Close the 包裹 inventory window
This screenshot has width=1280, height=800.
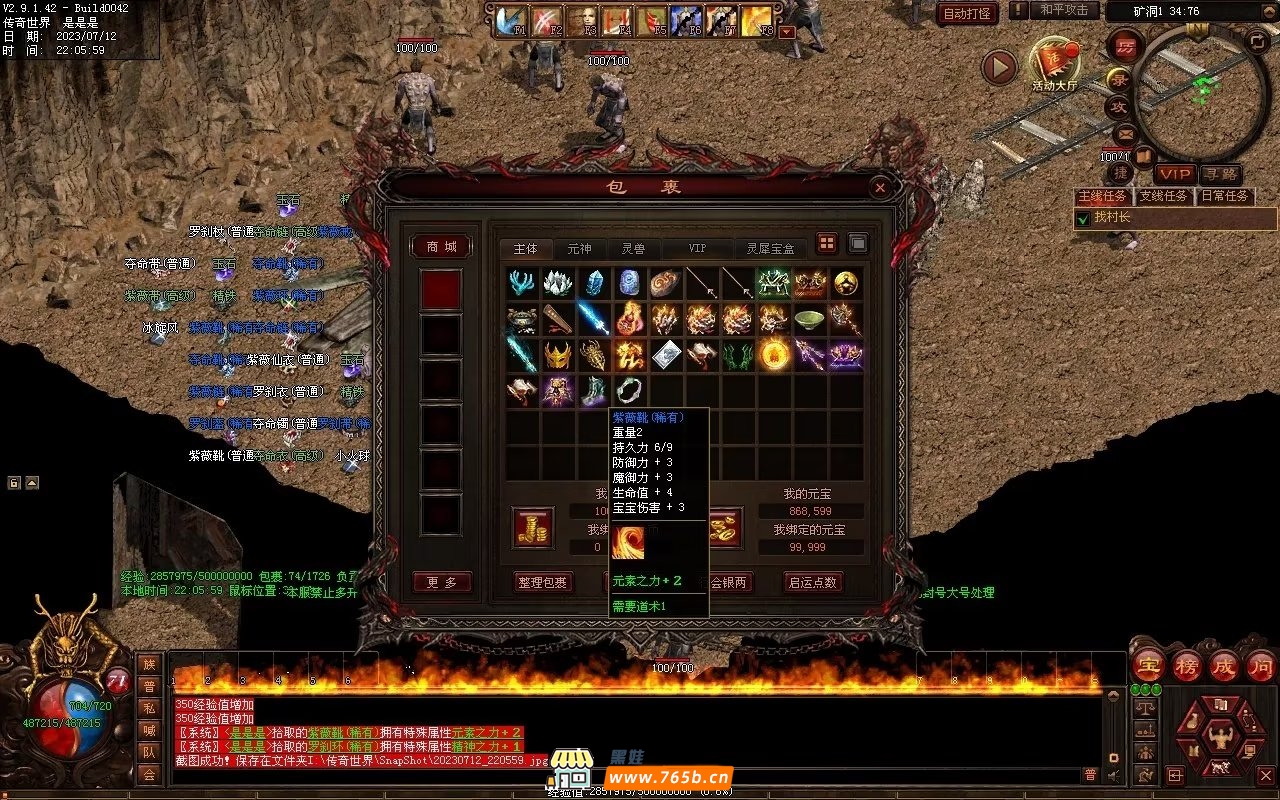pyautogui.click(x=879, y=187)
